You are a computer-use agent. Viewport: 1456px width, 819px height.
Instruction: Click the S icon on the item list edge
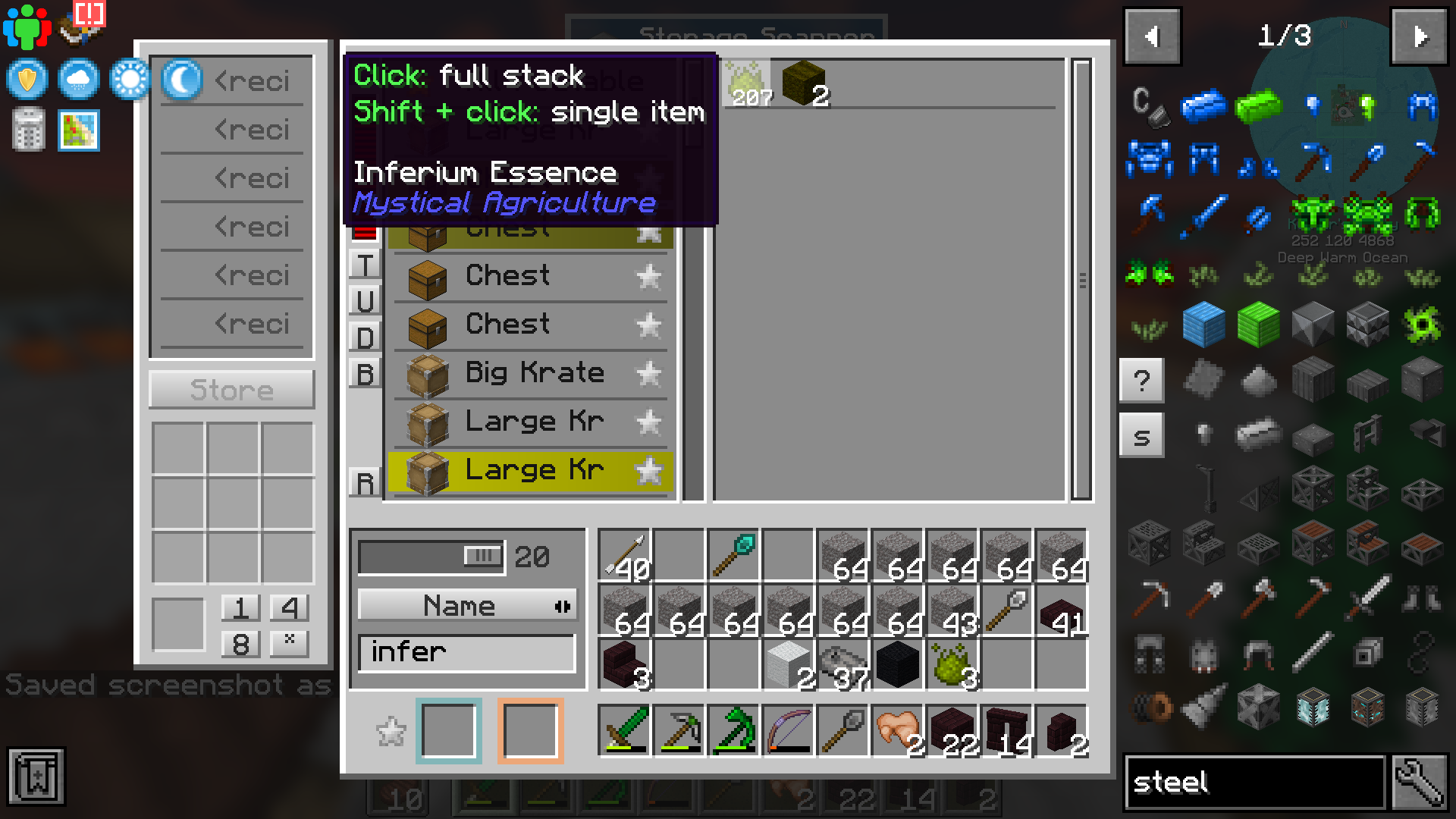[x=1142, y=435]
